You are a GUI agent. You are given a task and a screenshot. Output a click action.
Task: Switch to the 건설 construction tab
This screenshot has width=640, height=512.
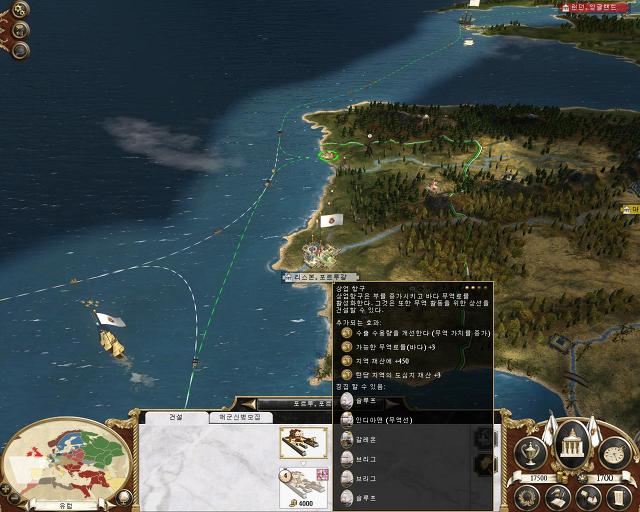point(175,417)
